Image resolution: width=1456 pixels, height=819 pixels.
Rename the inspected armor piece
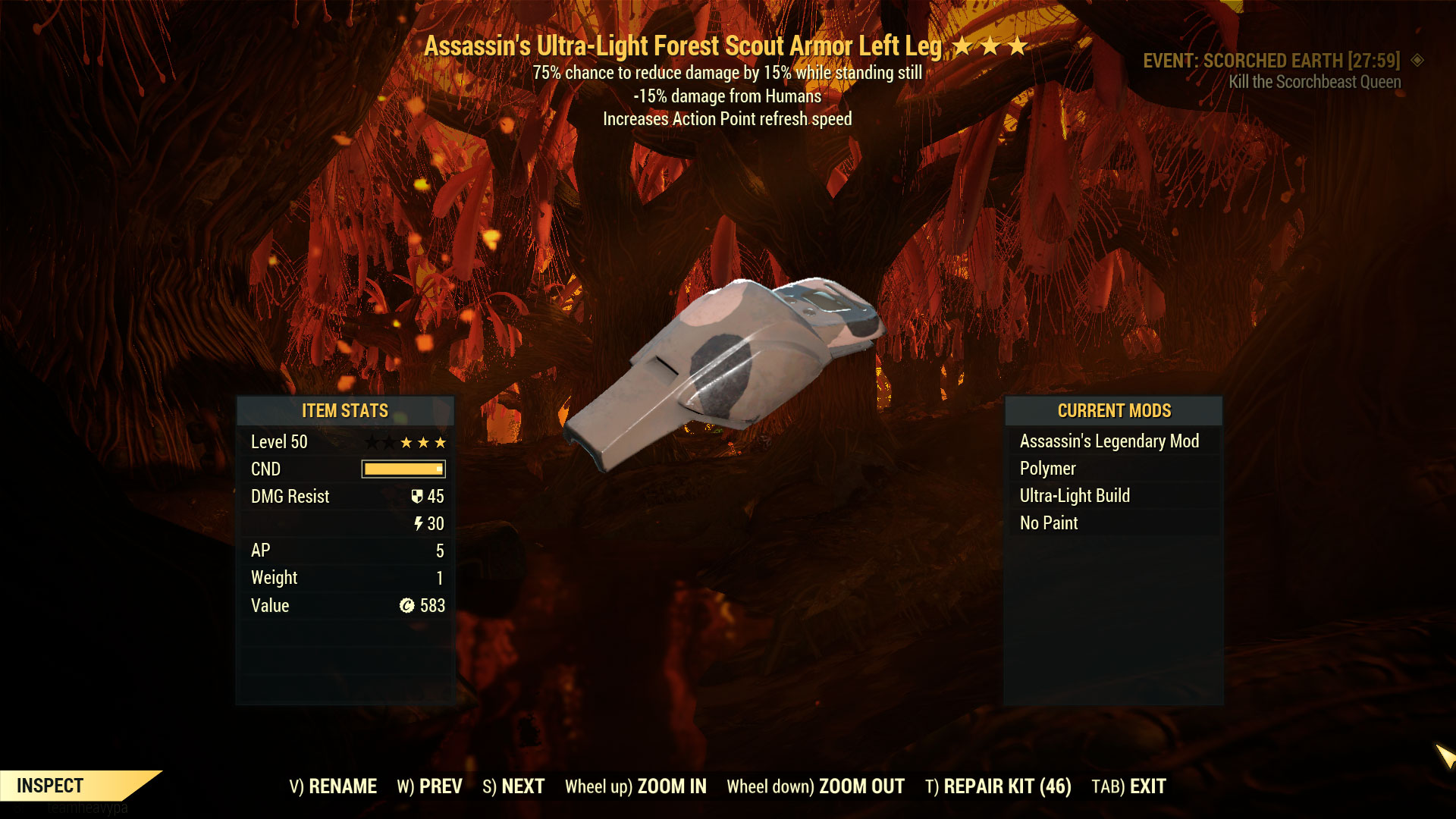pos(333,786)
